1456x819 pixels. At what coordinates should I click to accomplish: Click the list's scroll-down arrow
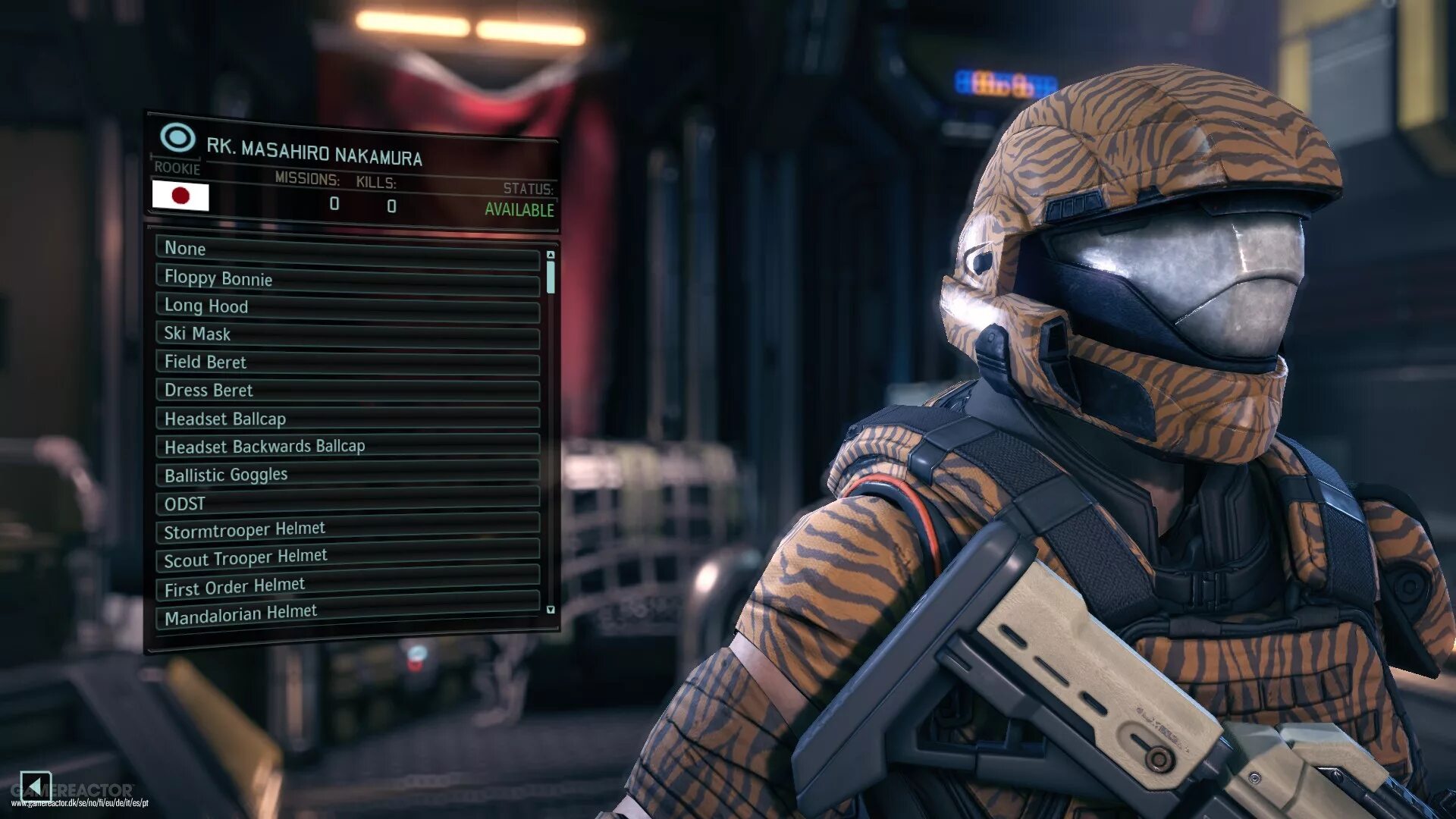pos(551,610)
